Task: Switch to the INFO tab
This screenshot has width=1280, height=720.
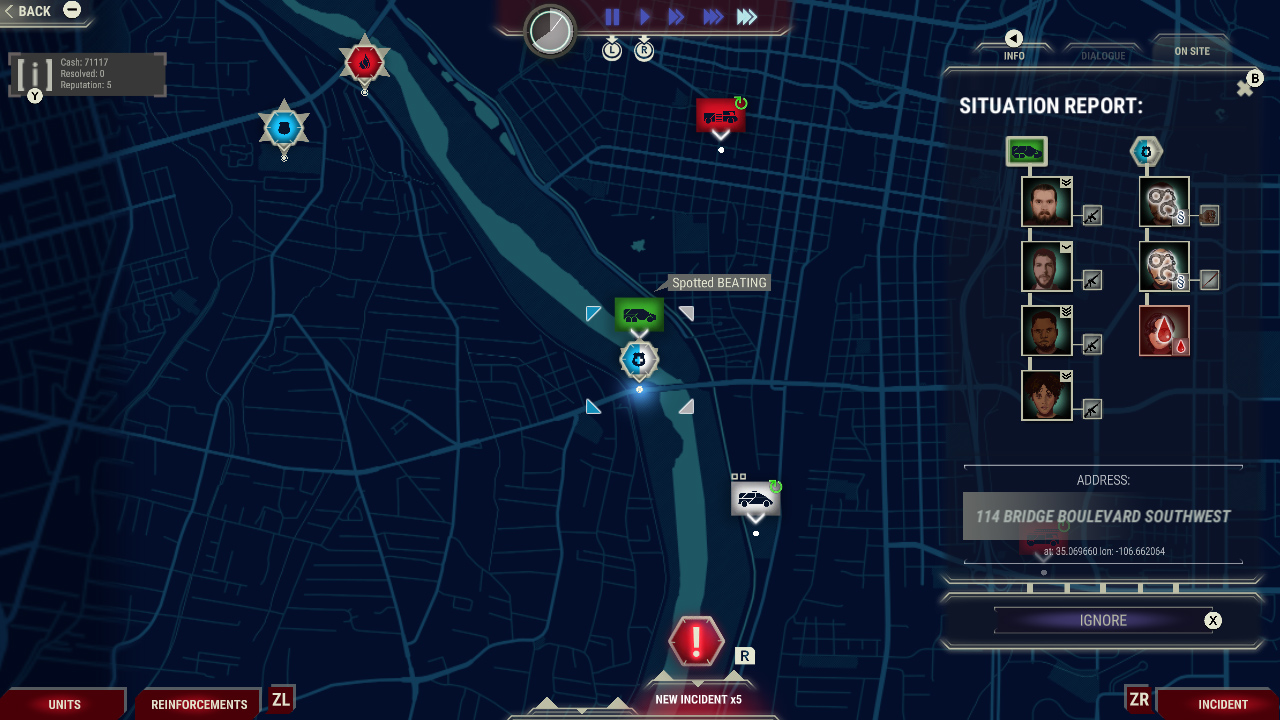Action: (x=1013, y=55)
